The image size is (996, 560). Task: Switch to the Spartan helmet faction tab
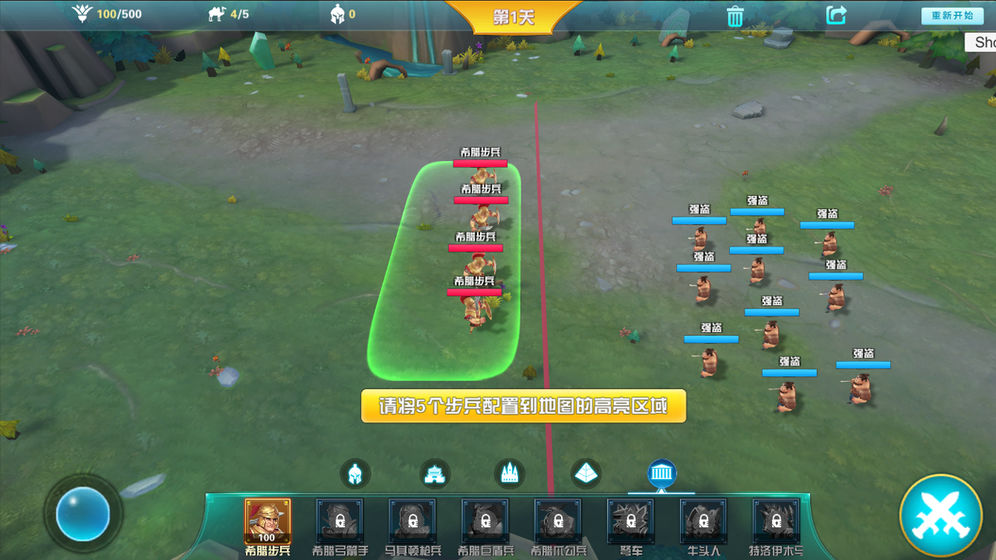[356, 473]
